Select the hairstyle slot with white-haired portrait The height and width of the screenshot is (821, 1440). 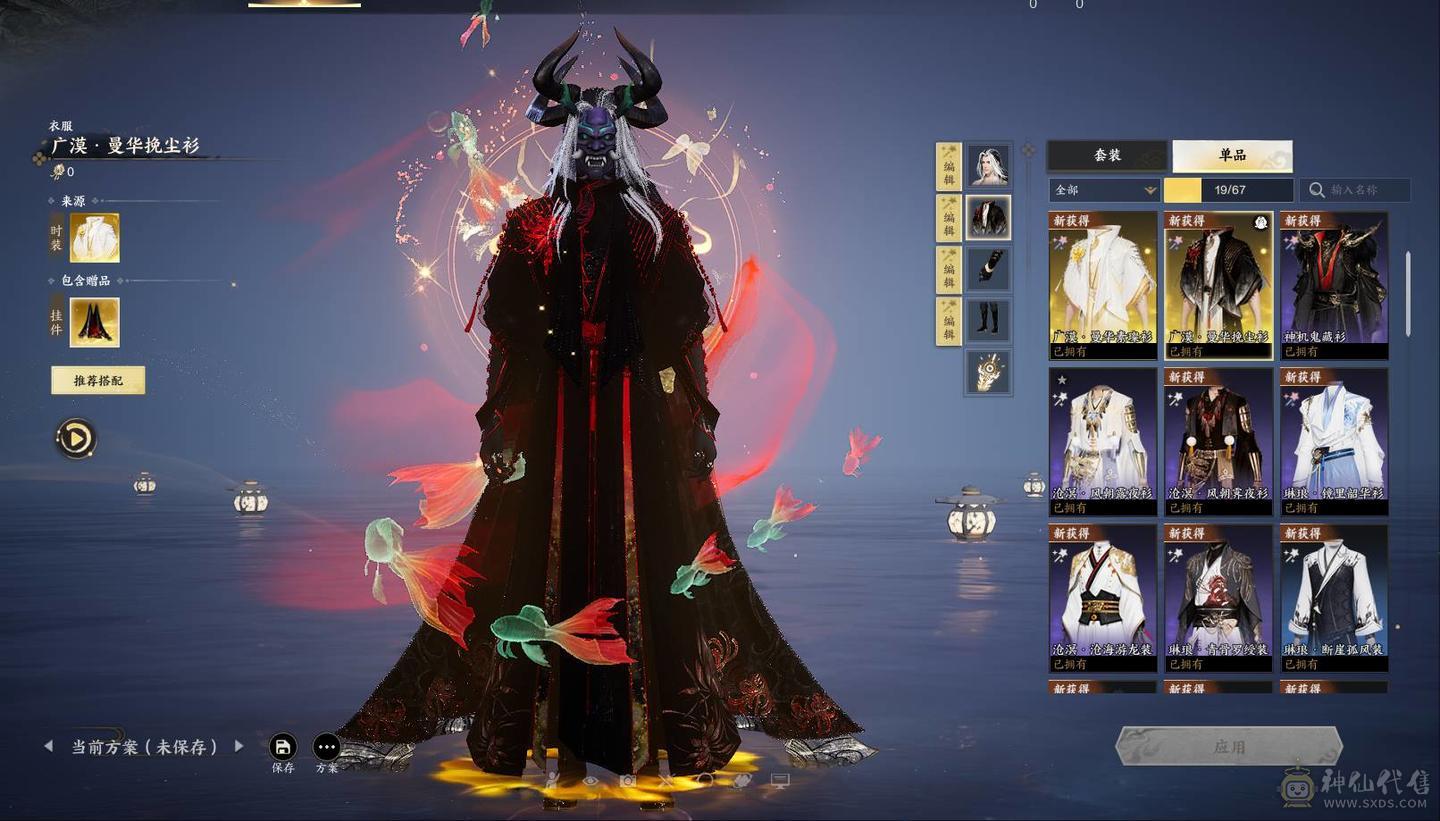[x=988, y=165]
